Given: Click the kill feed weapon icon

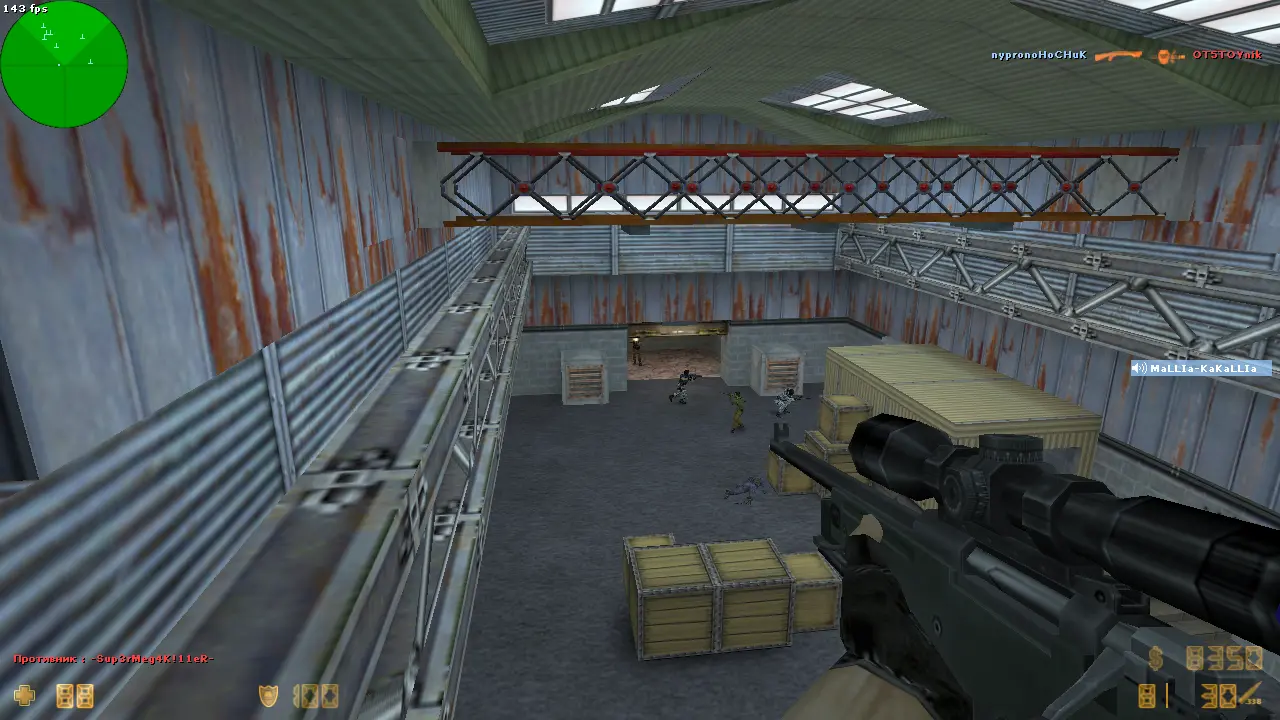Looking at the screenshot, I should [1117, 56].
